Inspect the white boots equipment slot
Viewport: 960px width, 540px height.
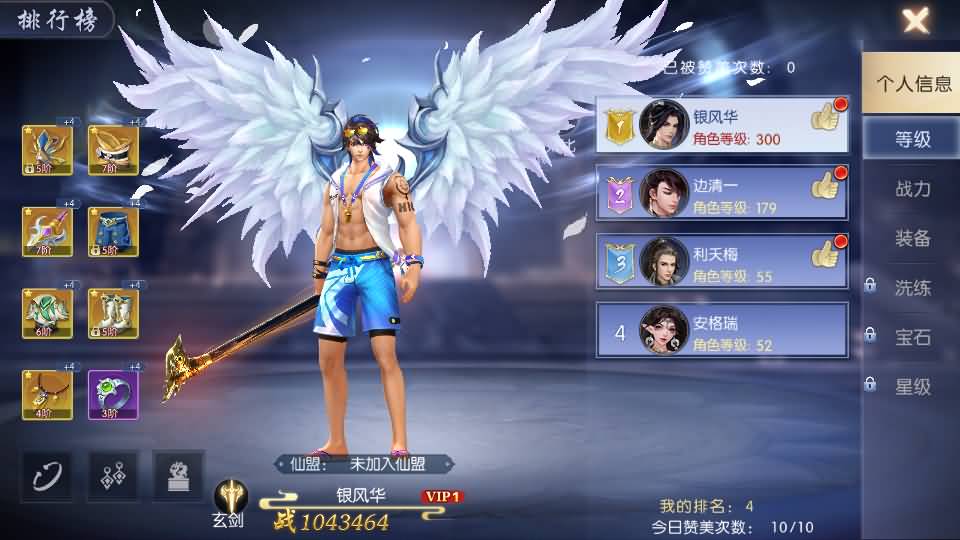[x=113, y=313]
